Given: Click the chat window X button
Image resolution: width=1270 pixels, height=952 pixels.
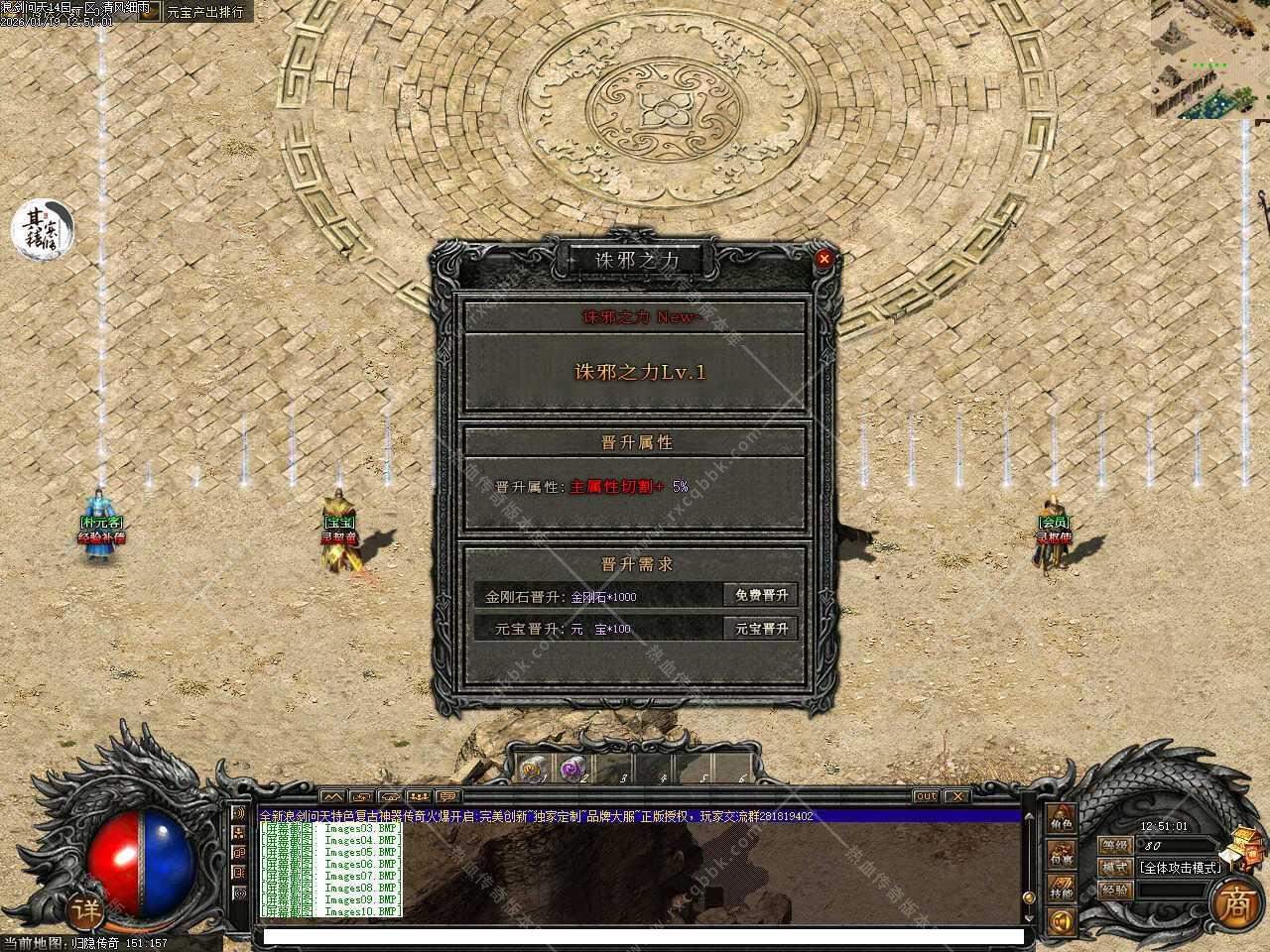Looking at the screenshot, I should pyautogui.click(x=956, y=796).
